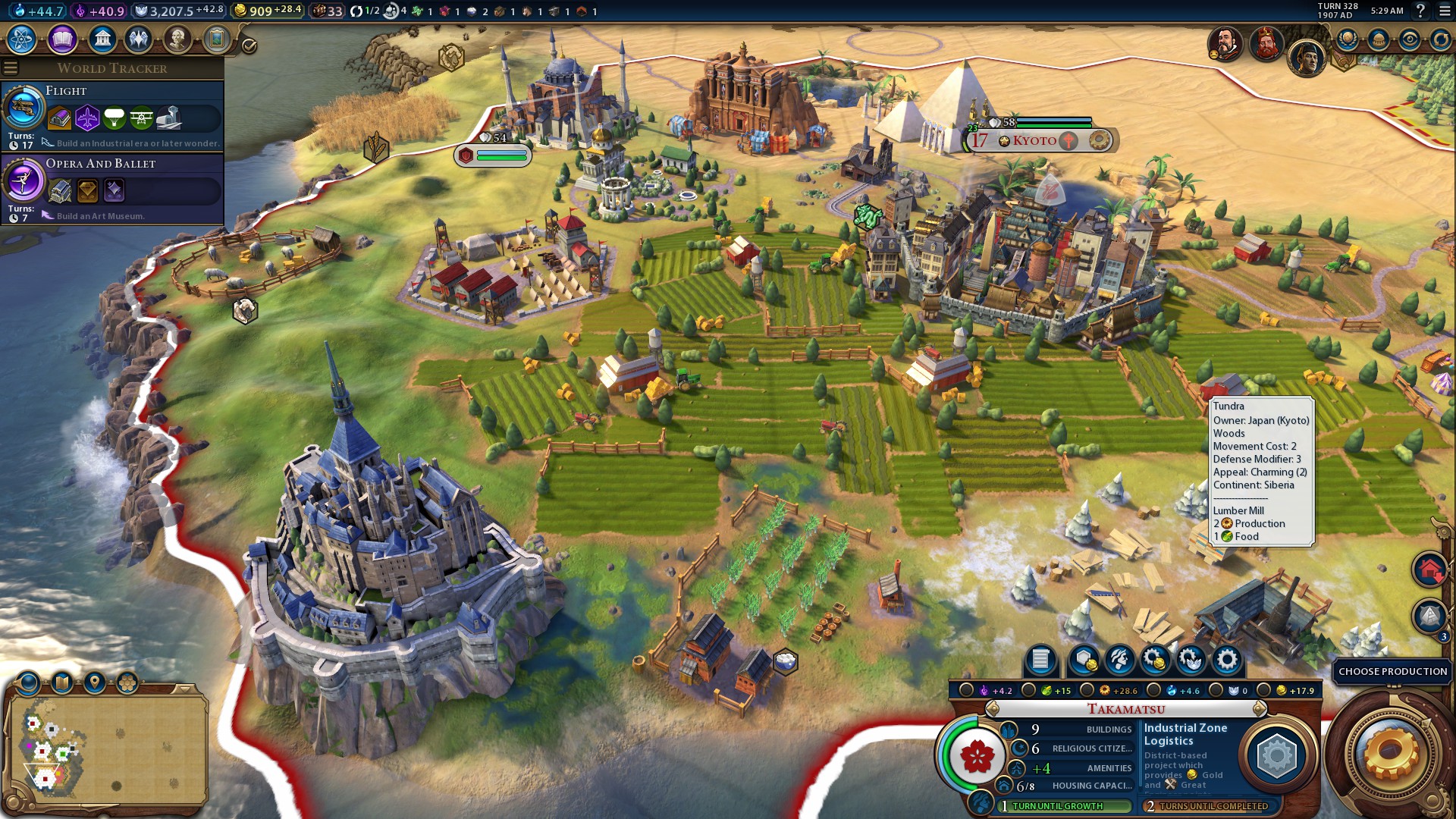Open the Technology tree atom icon
Screen dimensions: 1456x819
[22, 39]
